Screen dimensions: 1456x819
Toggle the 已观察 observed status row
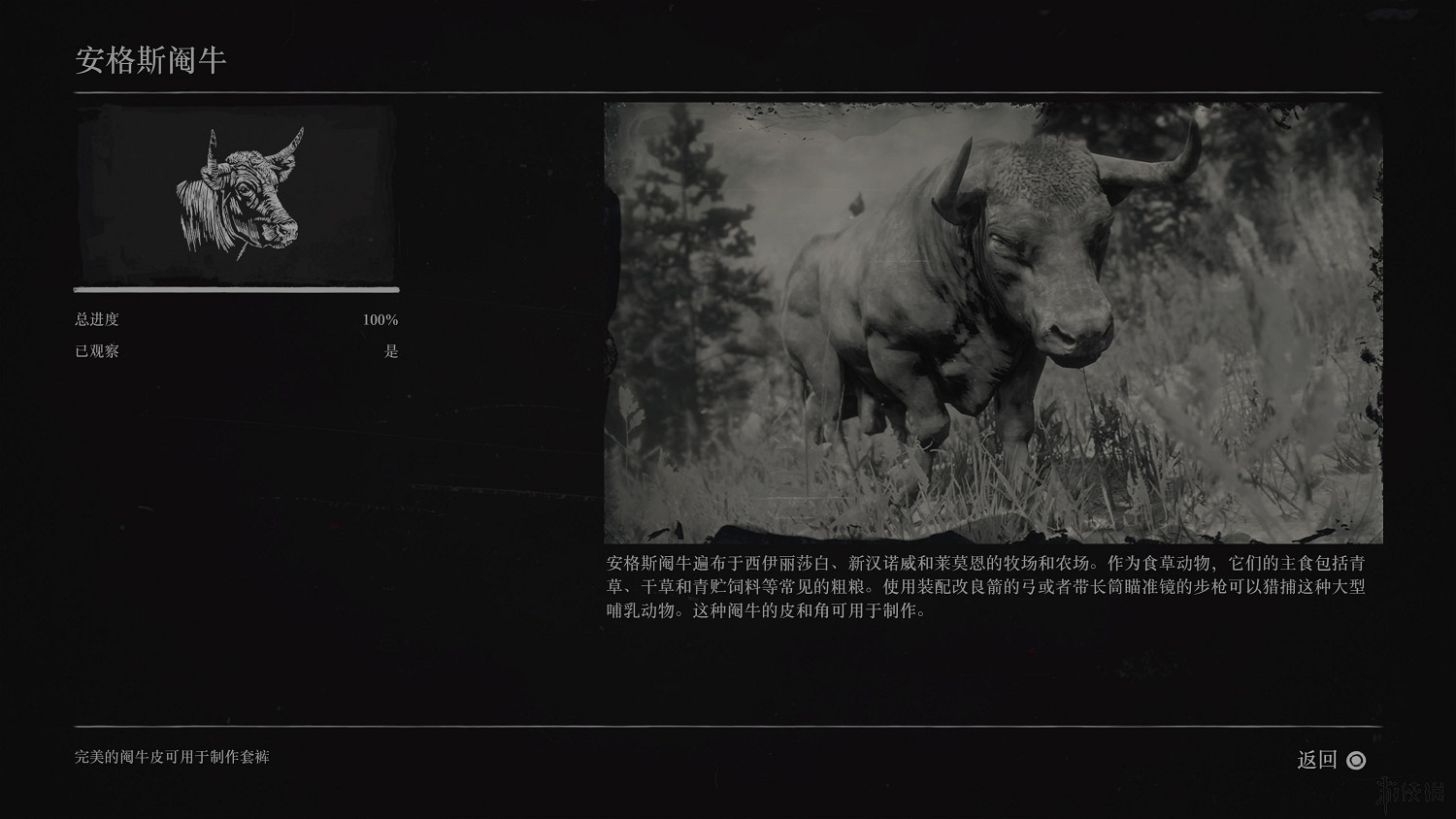coord(236,351)
